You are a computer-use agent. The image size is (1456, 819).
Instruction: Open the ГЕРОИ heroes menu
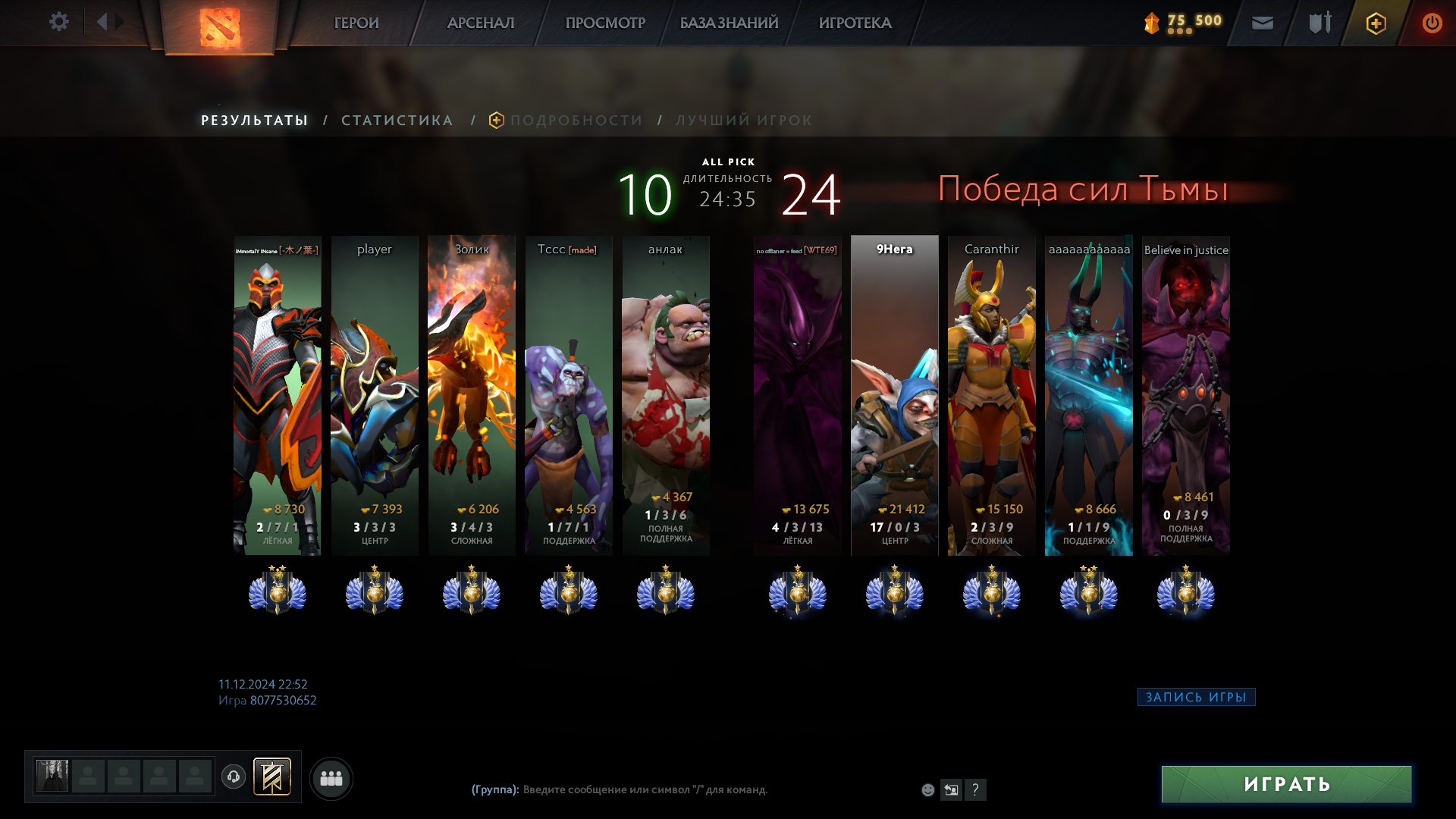pyautogui.click(x=356, y=24)
